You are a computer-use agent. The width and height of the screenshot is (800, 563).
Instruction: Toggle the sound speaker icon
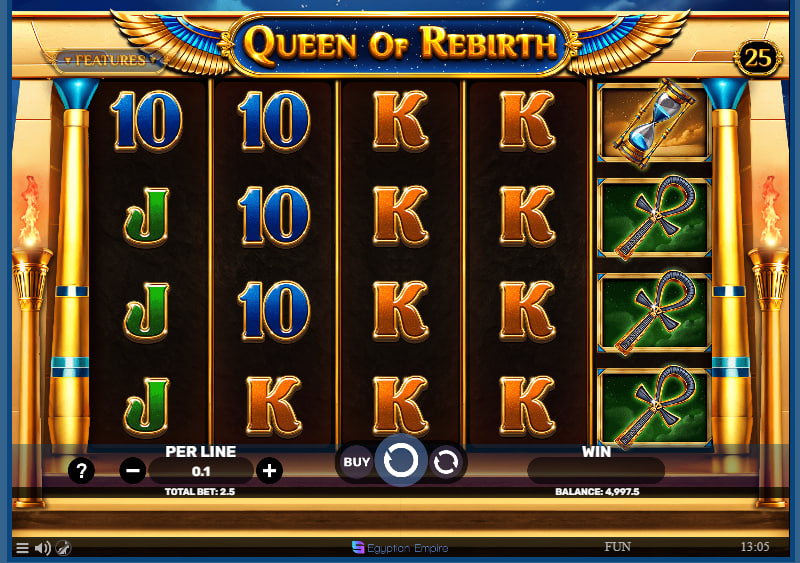coord(42,548)
